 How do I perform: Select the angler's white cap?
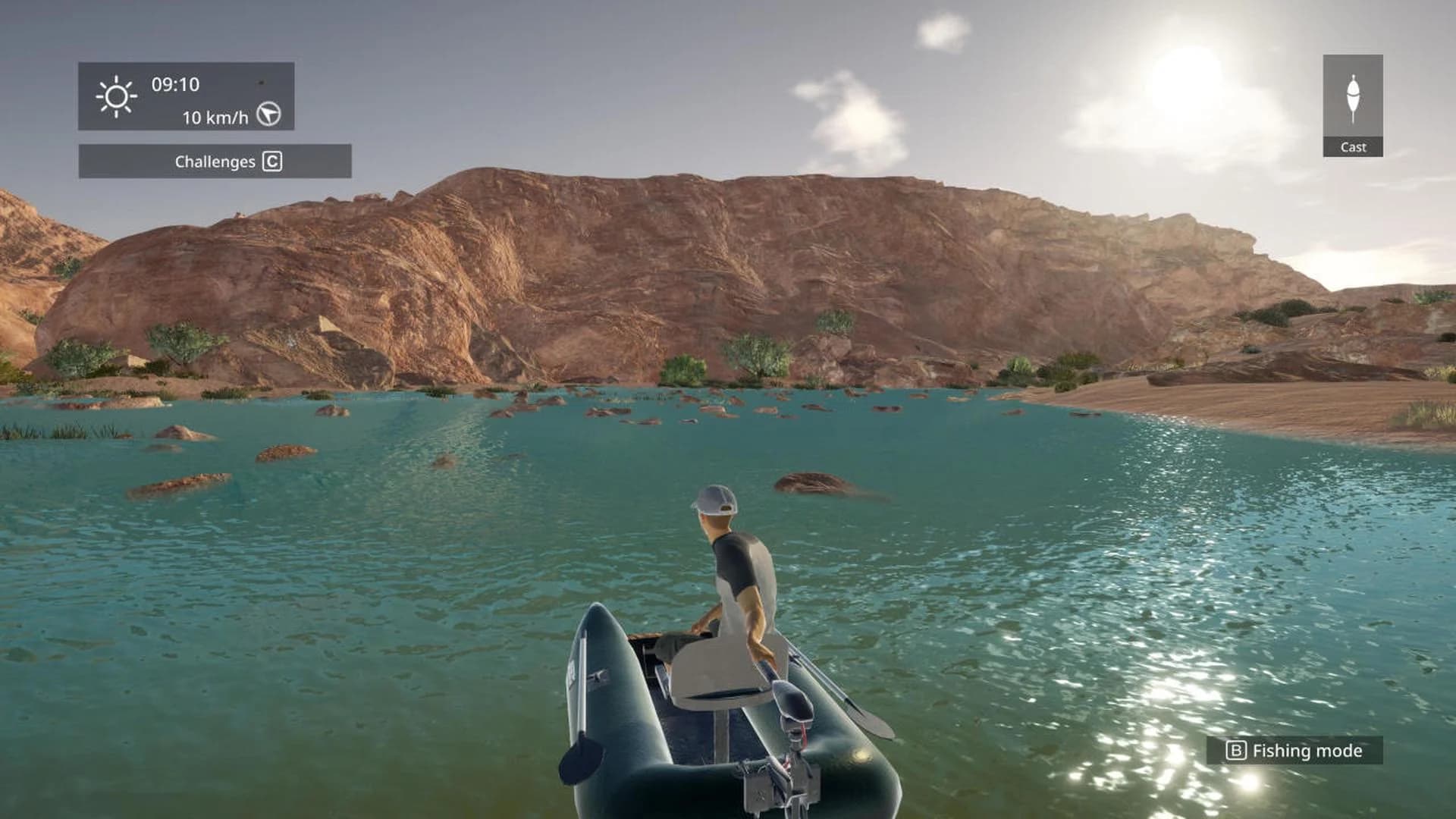coord(716,500)
